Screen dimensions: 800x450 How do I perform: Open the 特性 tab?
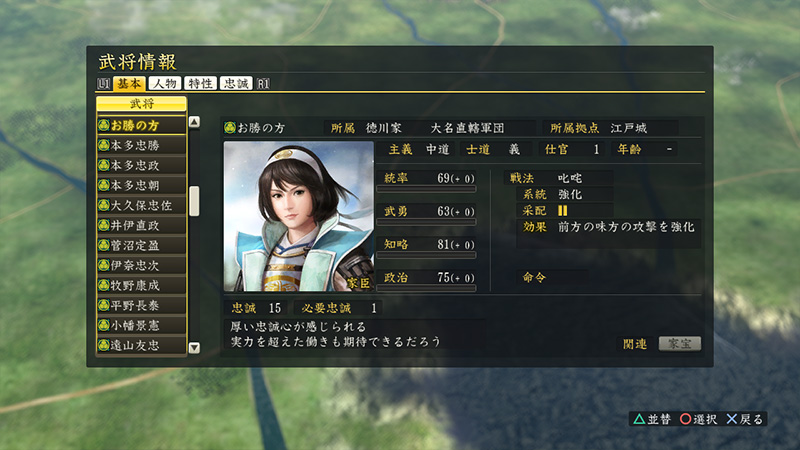[201, 84]
